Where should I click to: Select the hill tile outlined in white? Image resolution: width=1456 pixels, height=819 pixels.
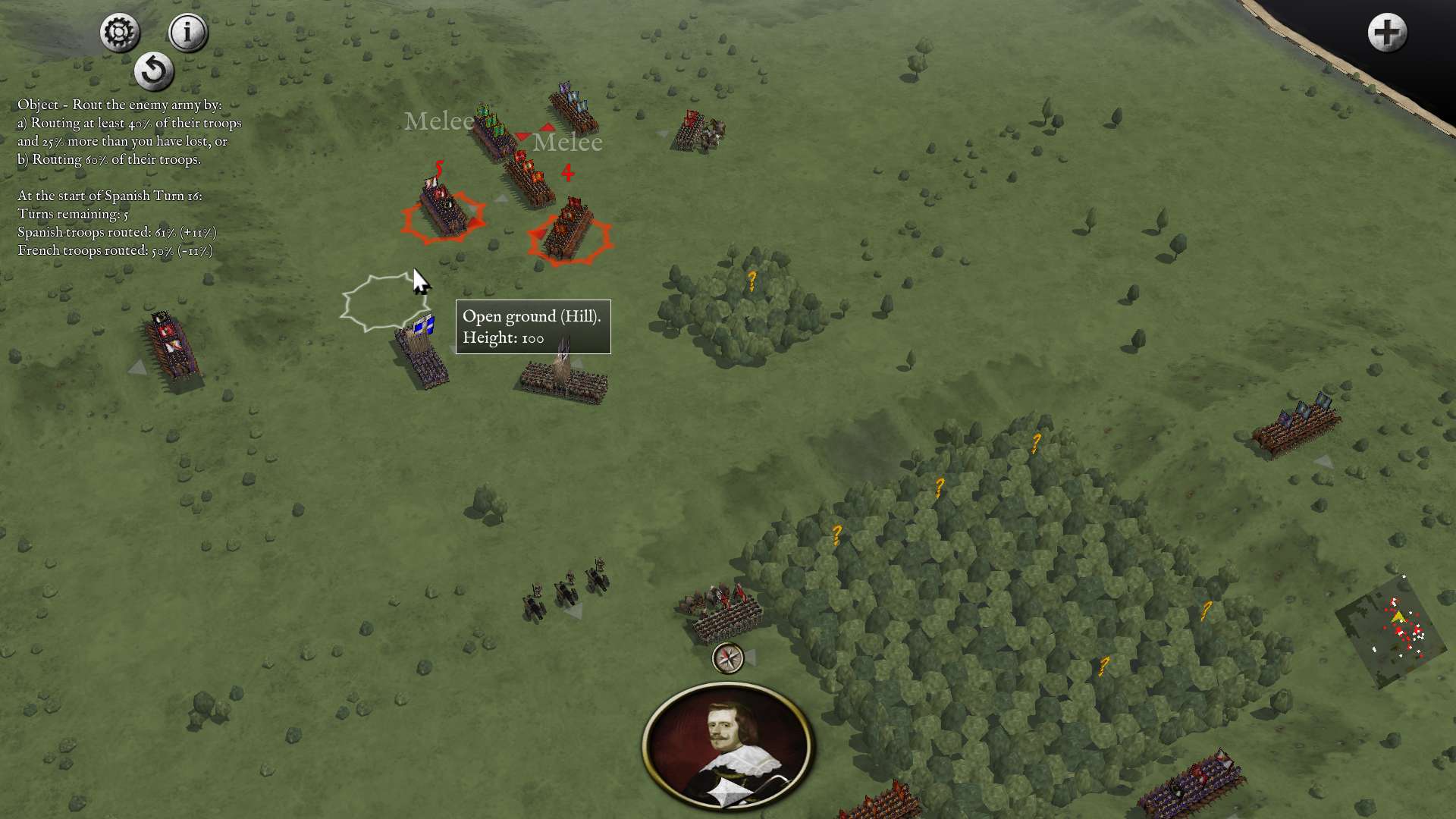(x=382, y=303)
